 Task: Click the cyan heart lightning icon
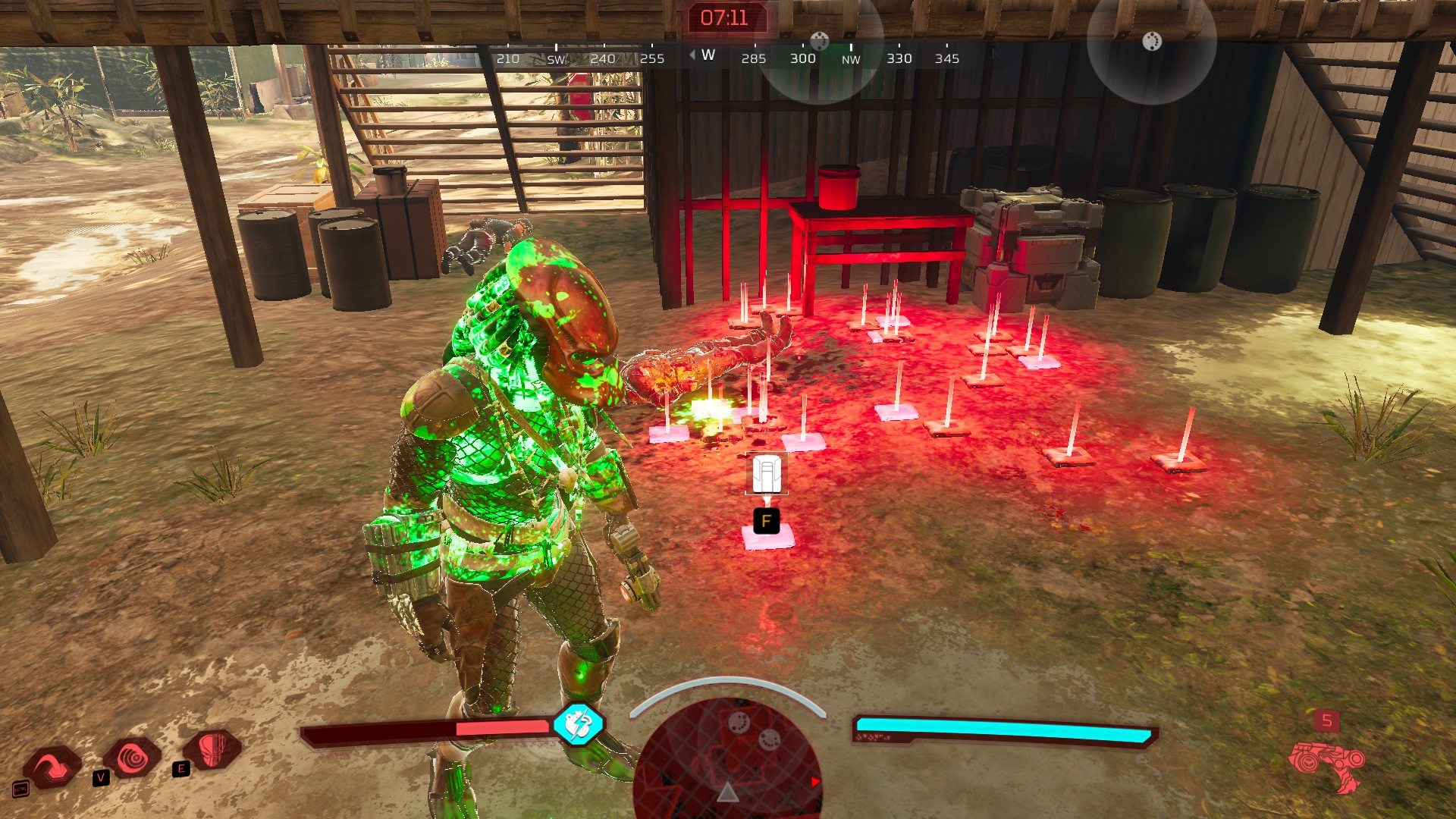pos(579,723)
